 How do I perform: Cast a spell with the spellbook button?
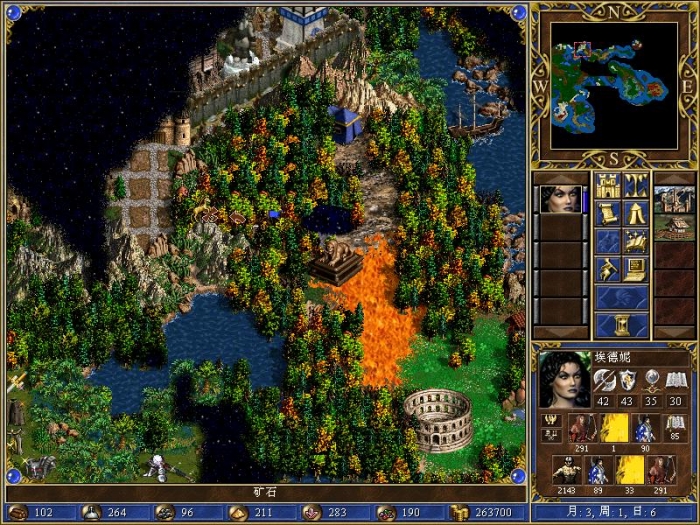[x=636, y=241]
